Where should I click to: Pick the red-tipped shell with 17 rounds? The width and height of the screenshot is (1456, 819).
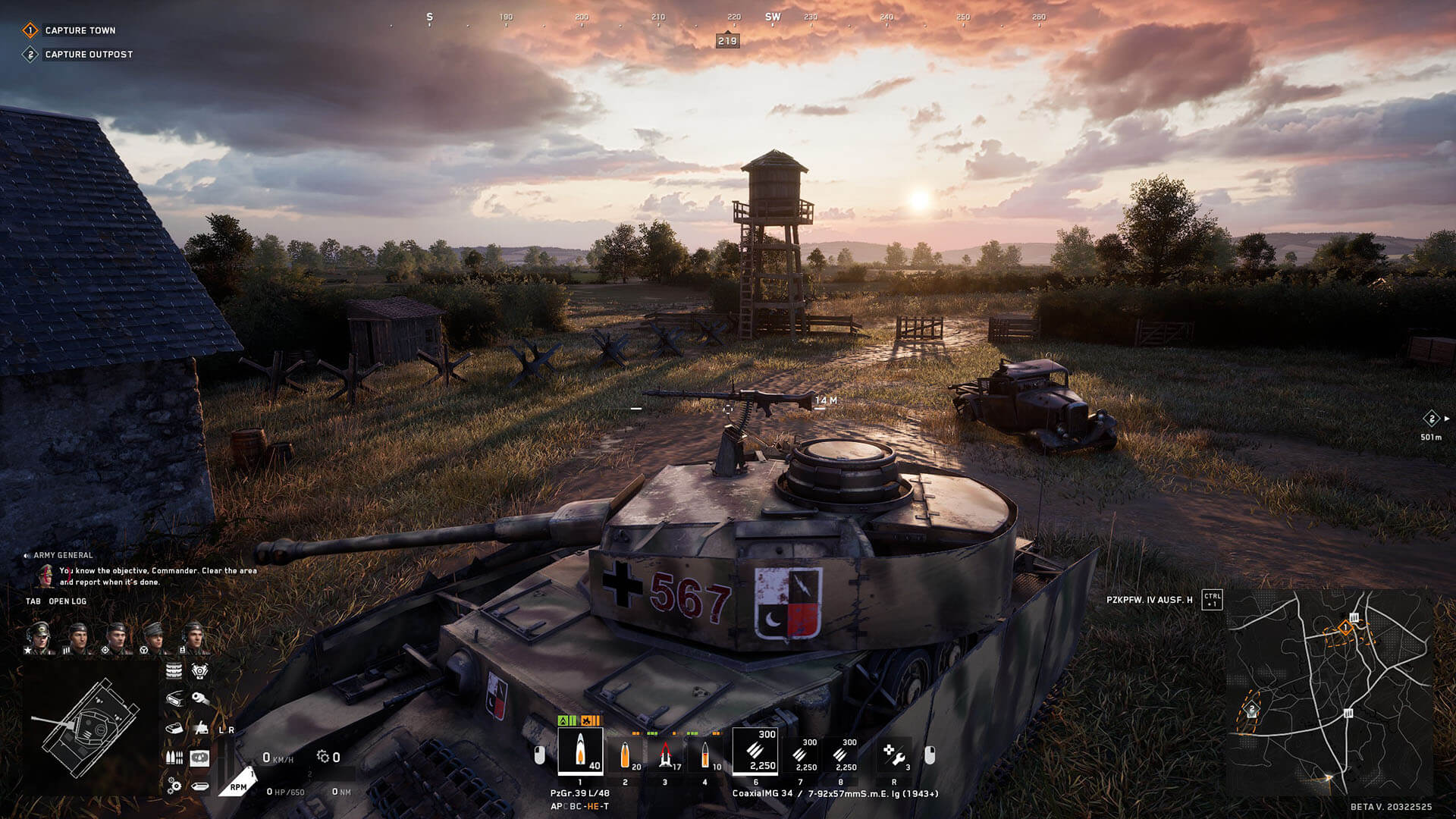click(x=666, y=755)
